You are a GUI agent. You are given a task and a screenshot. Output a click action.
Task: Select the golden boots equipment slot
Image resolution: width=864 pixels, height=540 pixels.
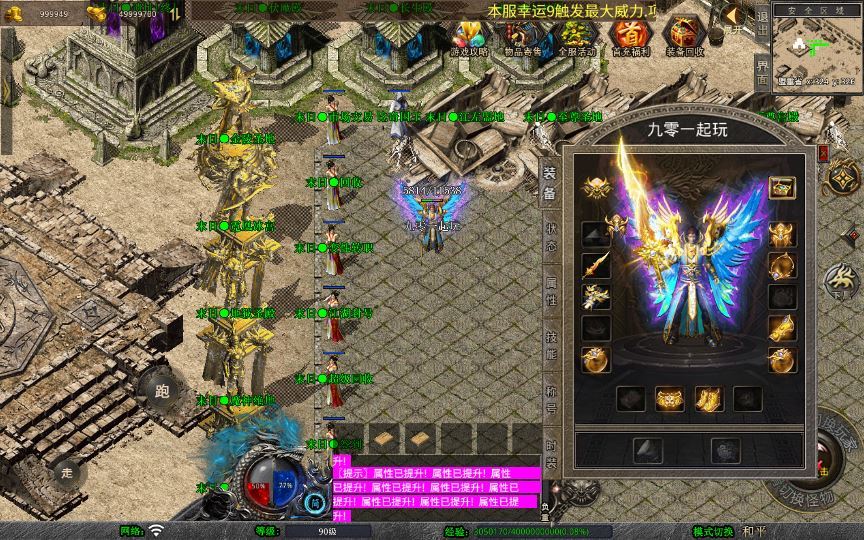tap(708, 399)
